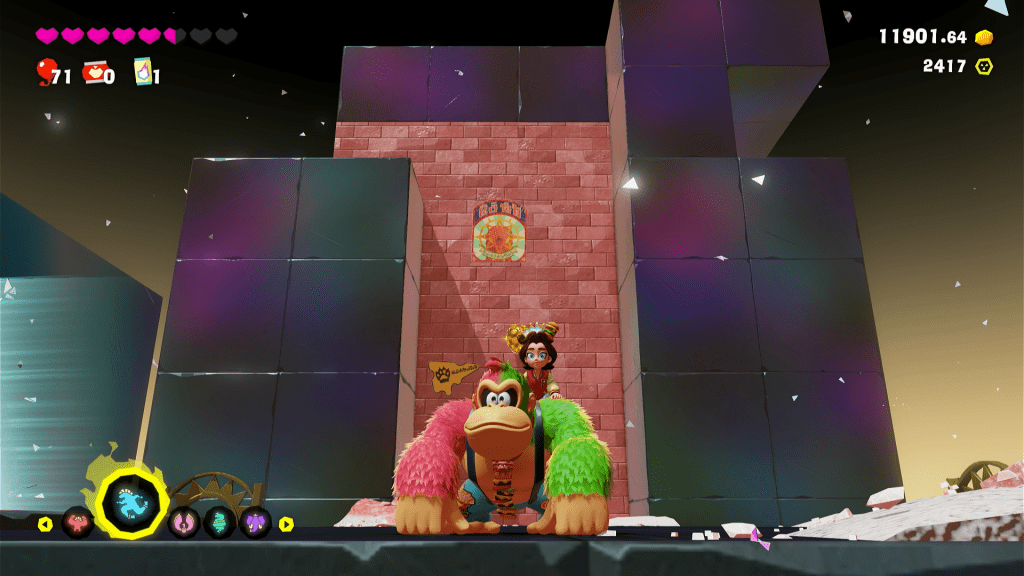
Task: Click the left yellow arrow of the Bananza selector
Action: pos(45,524)
